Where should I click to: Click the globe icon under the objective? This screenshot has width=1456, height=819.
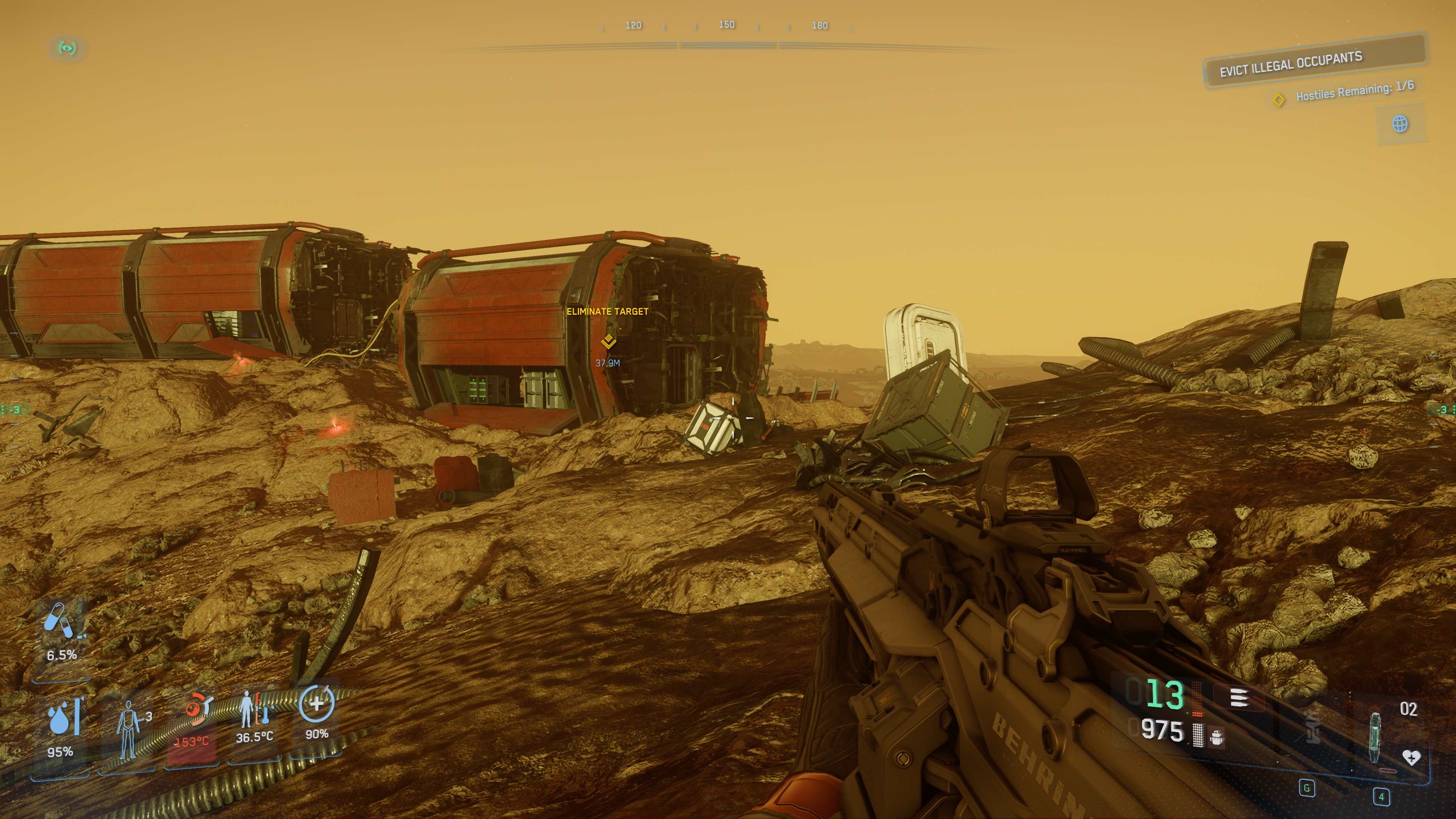(1400, 124)
